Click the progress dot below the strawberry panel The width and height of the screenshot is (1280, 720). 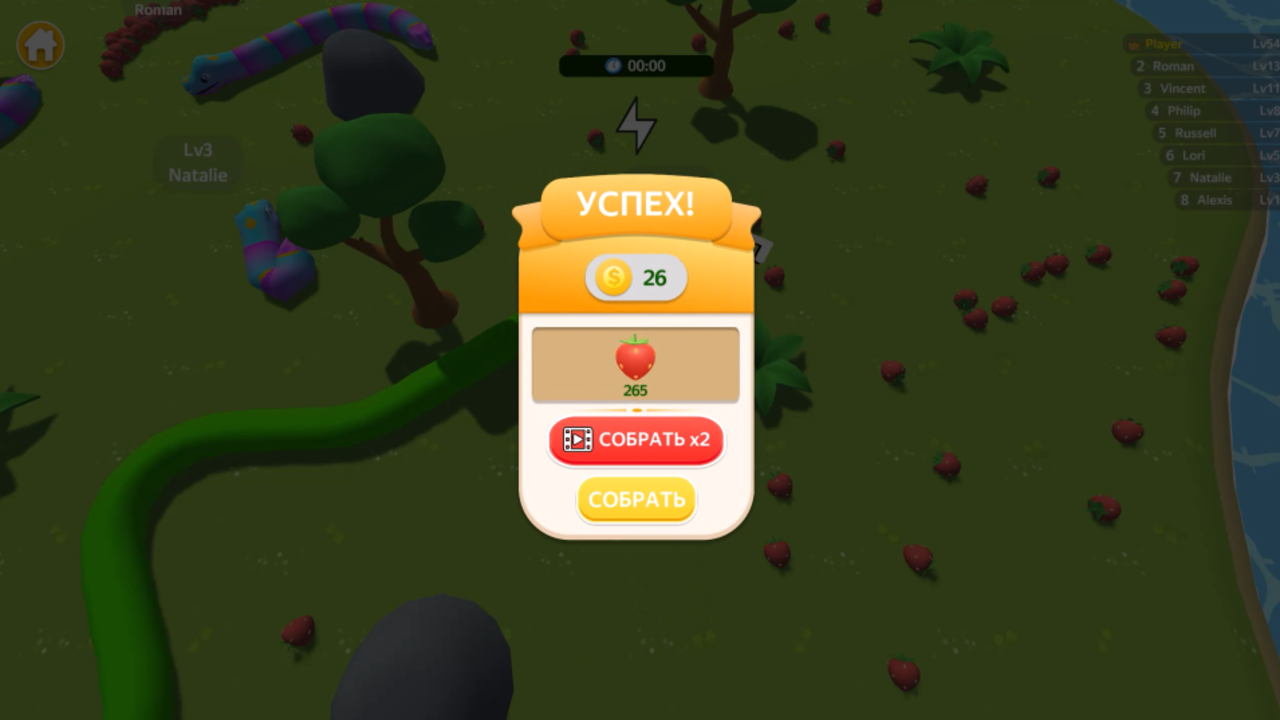(636, 410)
